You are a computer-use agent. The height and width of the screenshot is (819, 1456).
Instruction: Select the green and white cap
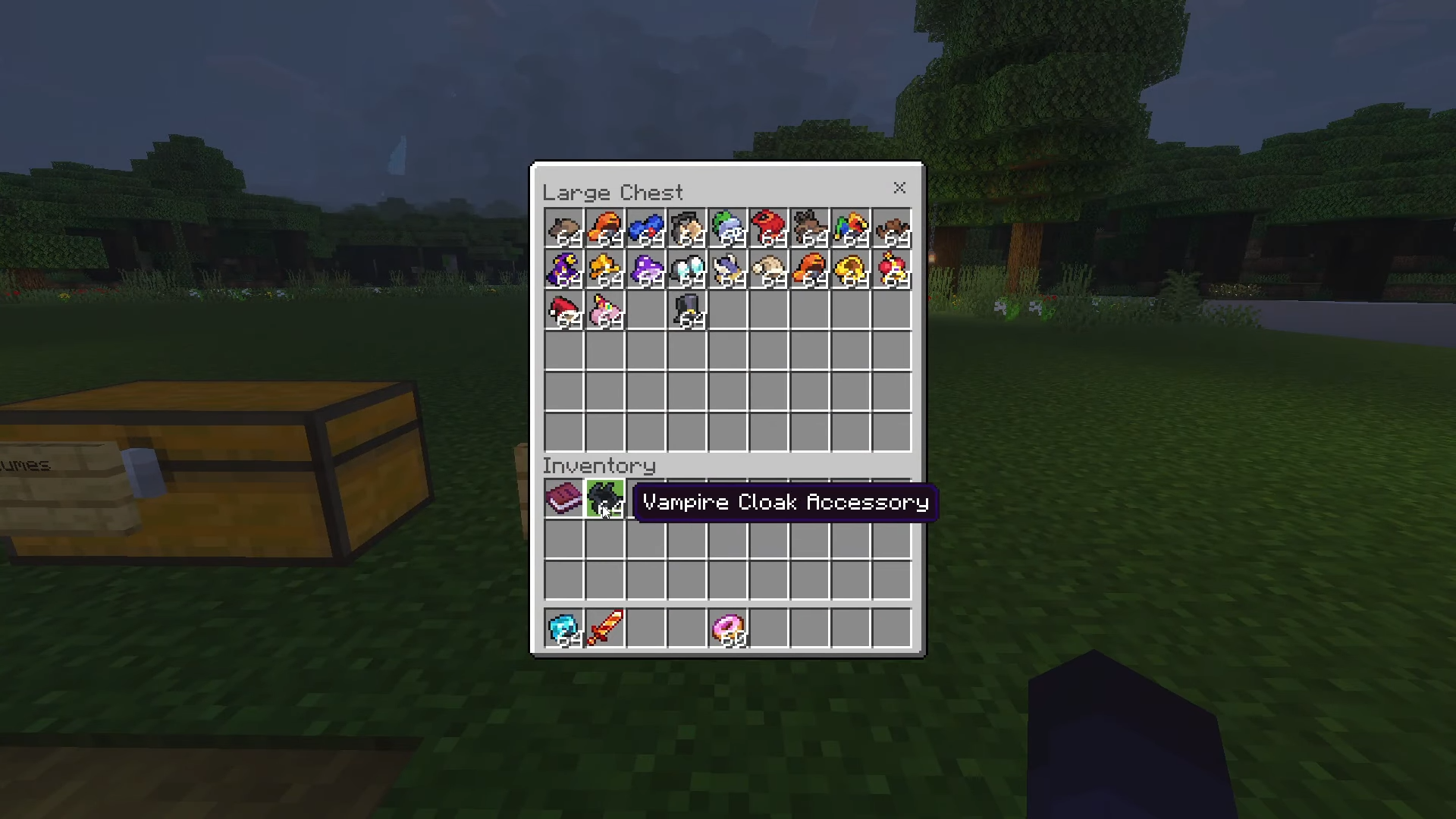(728, 228)
